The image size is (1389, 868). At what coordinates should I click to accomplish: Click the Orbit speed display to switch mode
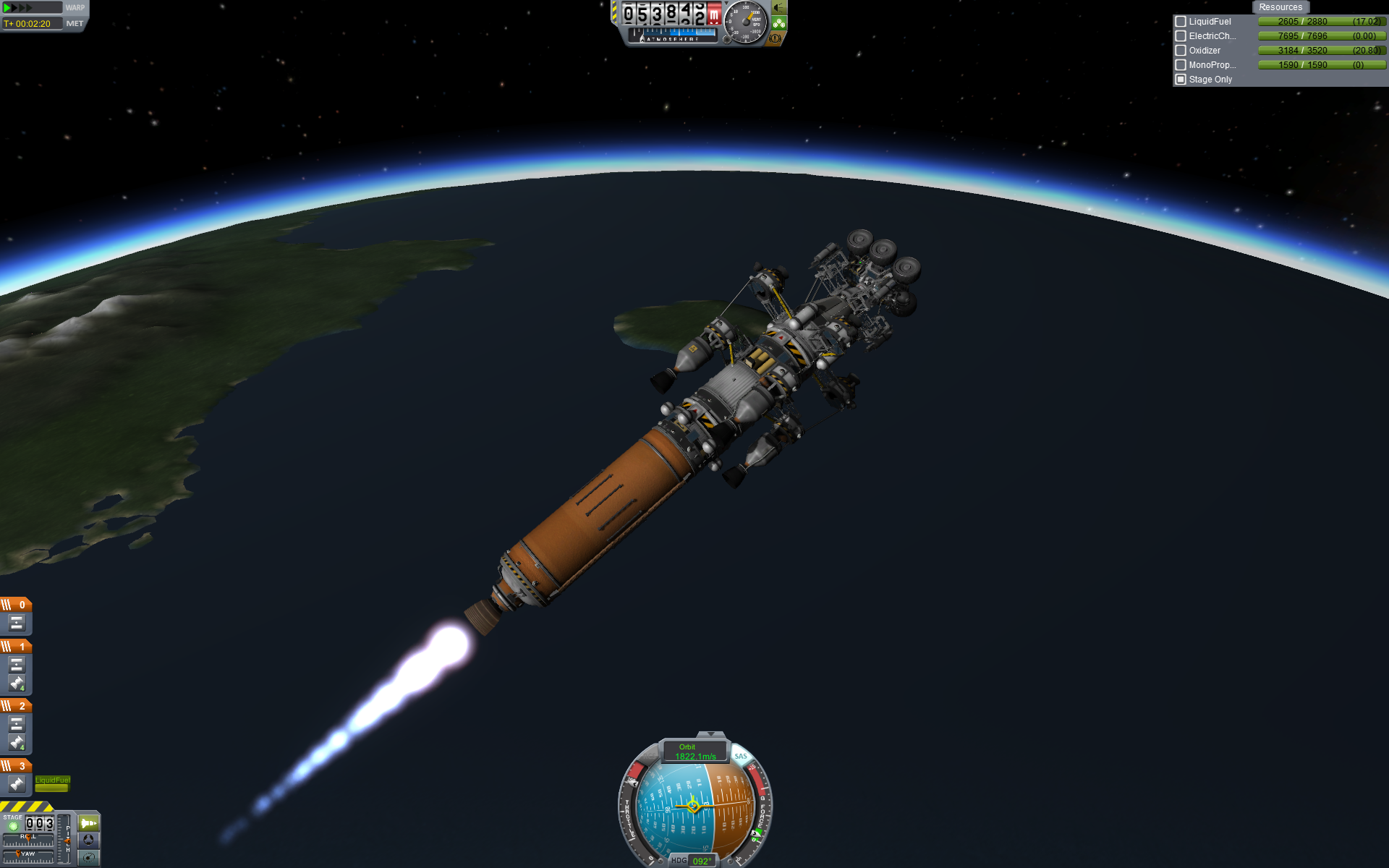click(694, 752)
